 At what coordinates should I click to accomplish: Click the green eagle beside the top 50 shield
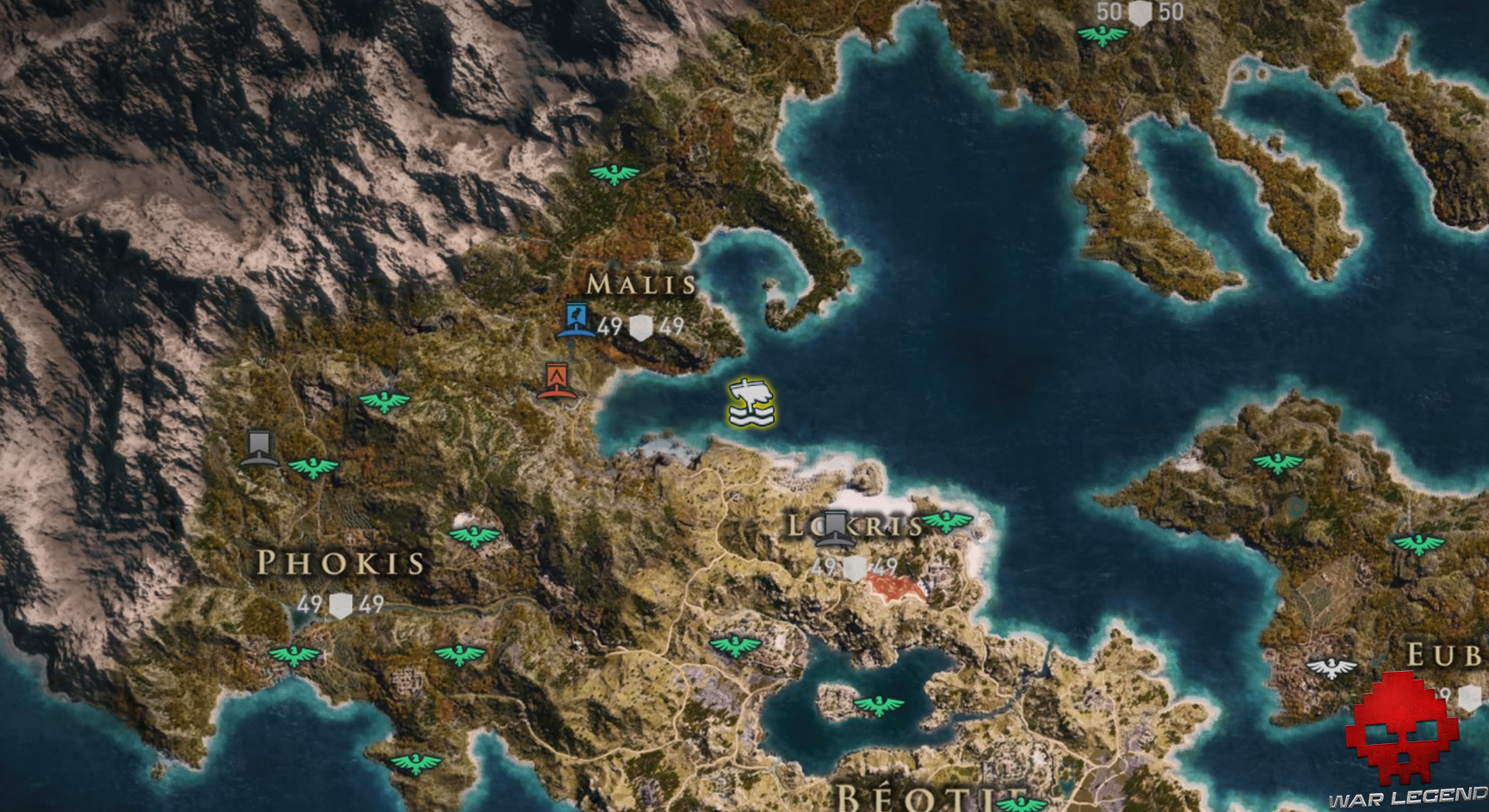coord(1102,36)
